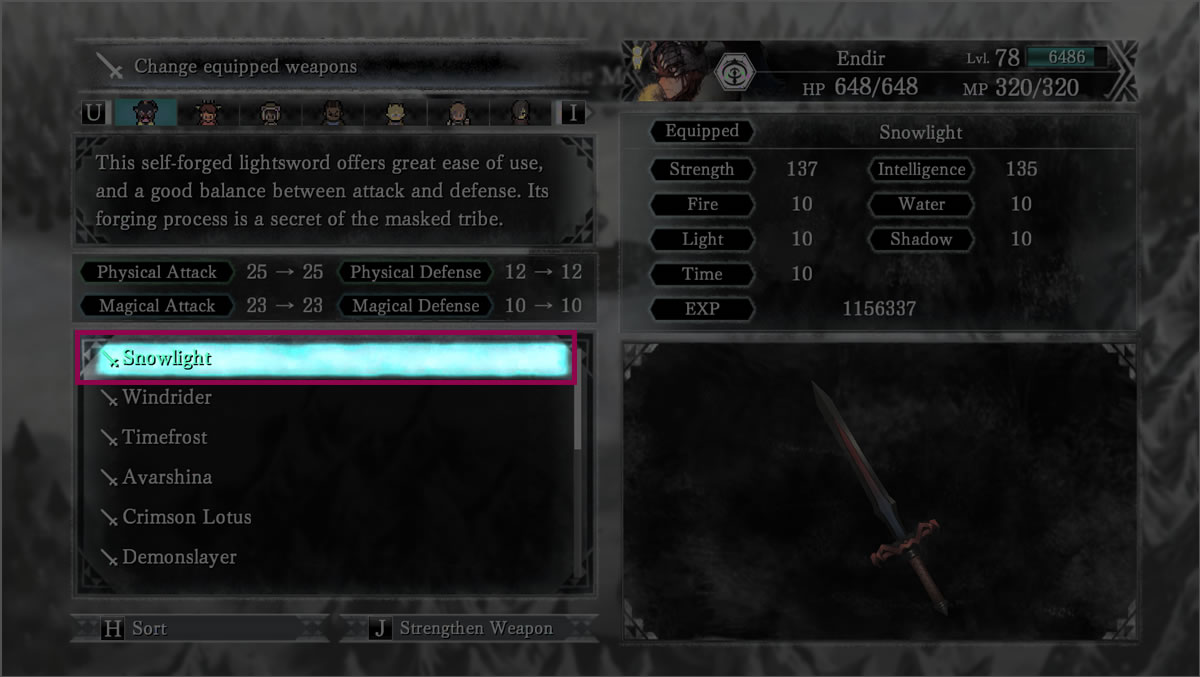Switch to the white-hooded character tab
Screen dimensions: 1200x677
pos(270,112)
